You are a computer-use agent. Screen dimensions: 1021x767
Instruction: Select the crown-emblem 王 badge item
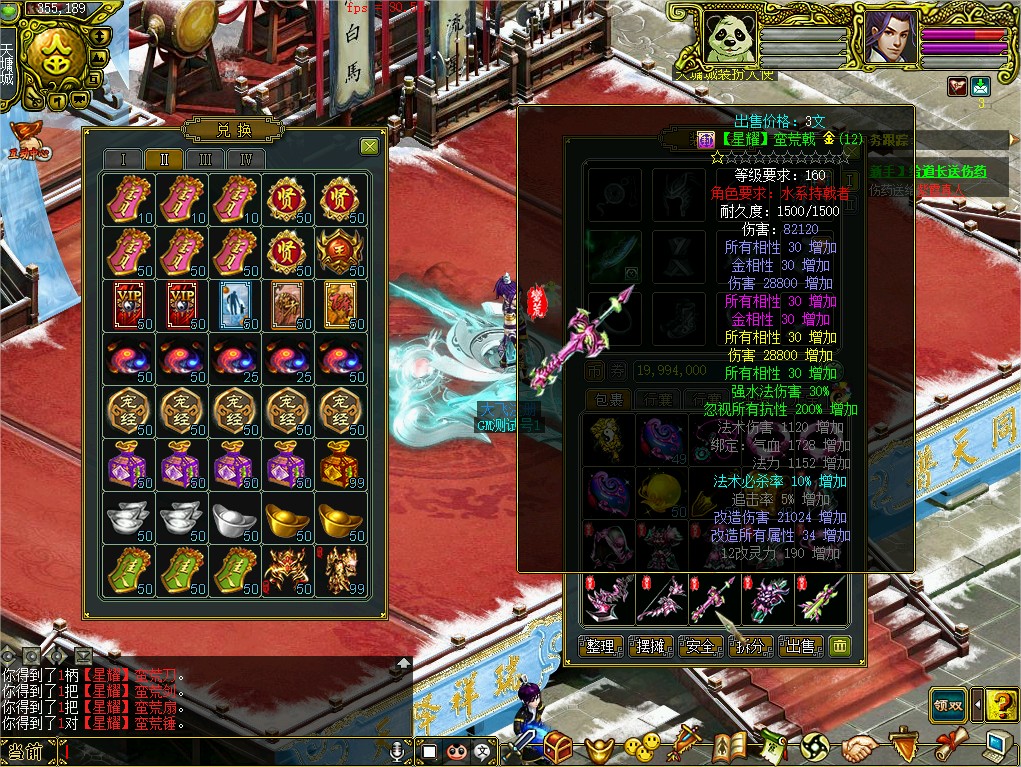pyautogui.click(x=340, y=252)
